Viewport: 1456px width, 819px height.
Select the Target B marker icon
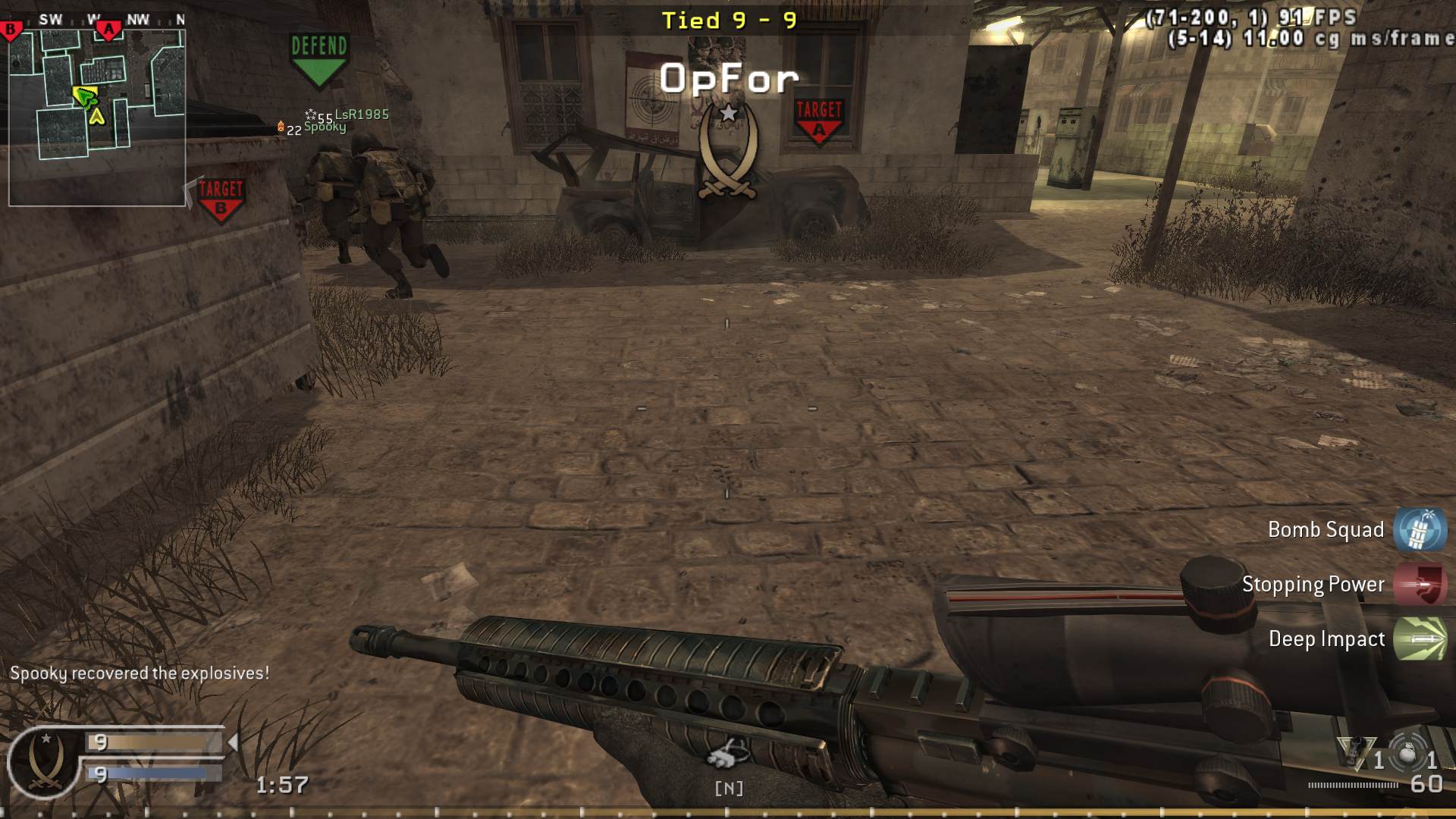(x=220, y=196)
